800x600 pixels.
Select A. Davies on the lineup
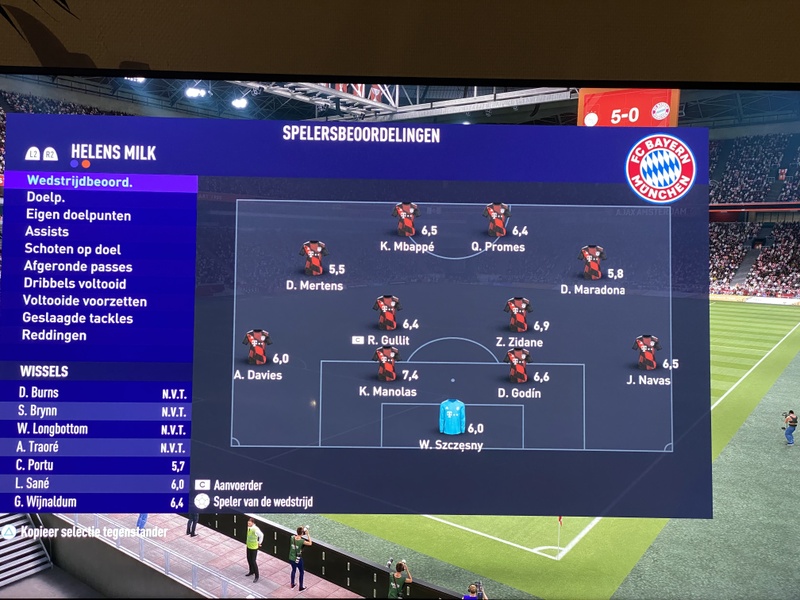pyautogui.click(x=257, y=347)
